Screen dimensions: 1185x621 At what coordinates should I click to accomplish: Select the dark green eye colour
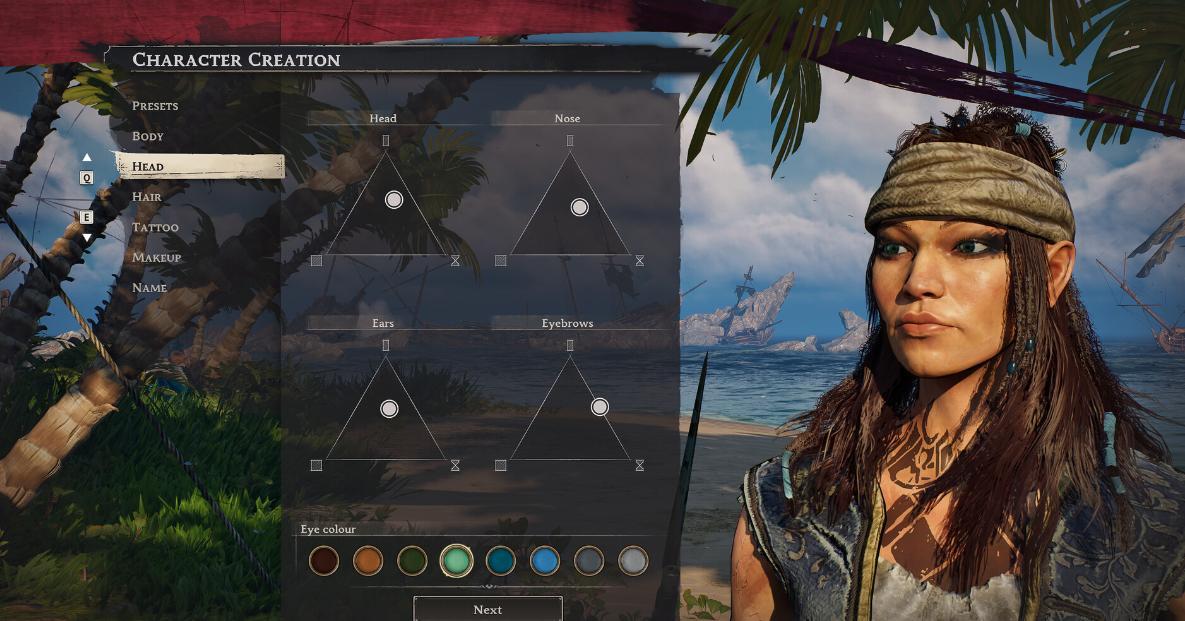coord(412,560)
